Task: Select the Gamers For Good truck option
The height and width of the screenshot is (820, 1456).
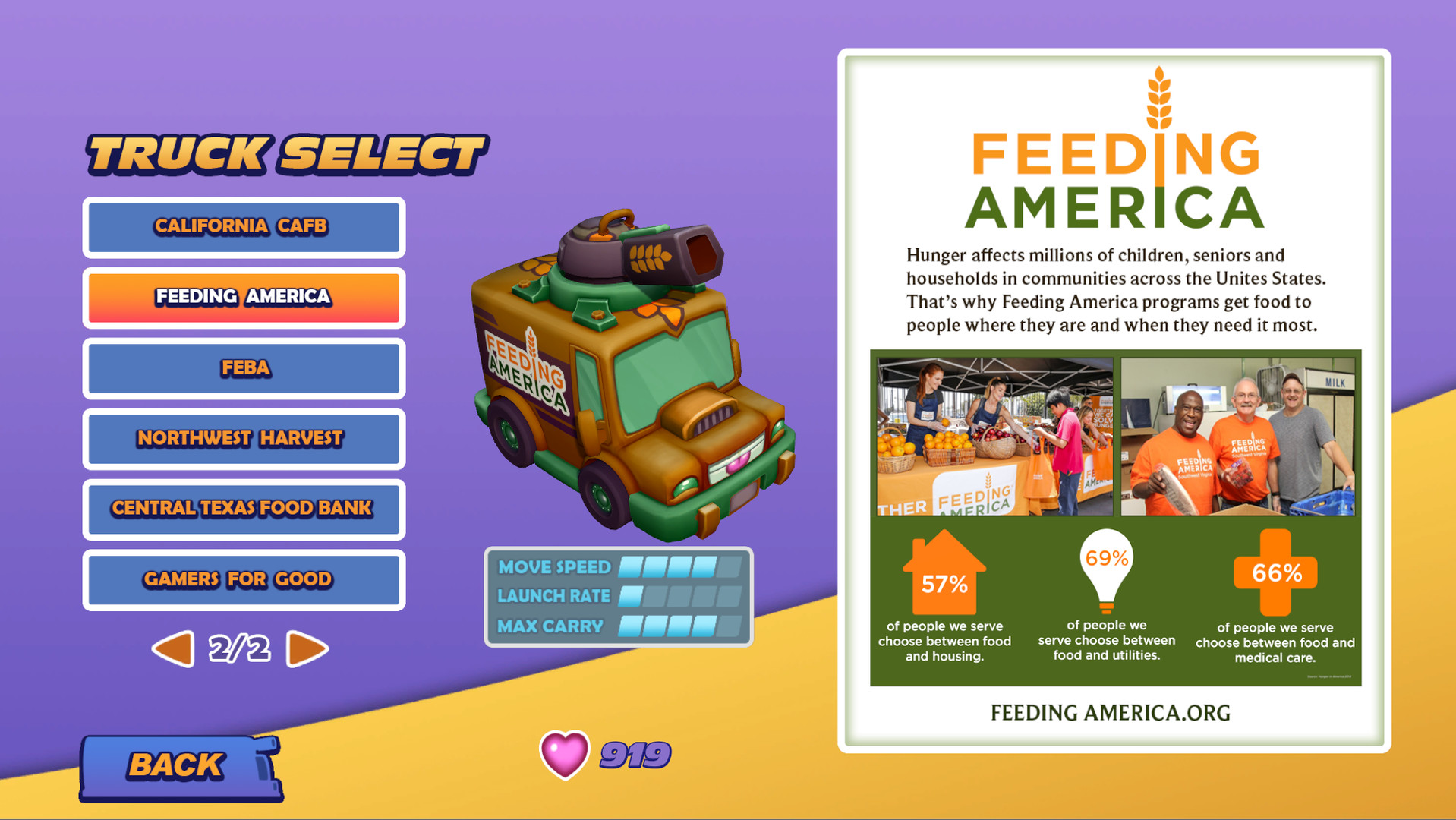Action: [x=243, y=579]
